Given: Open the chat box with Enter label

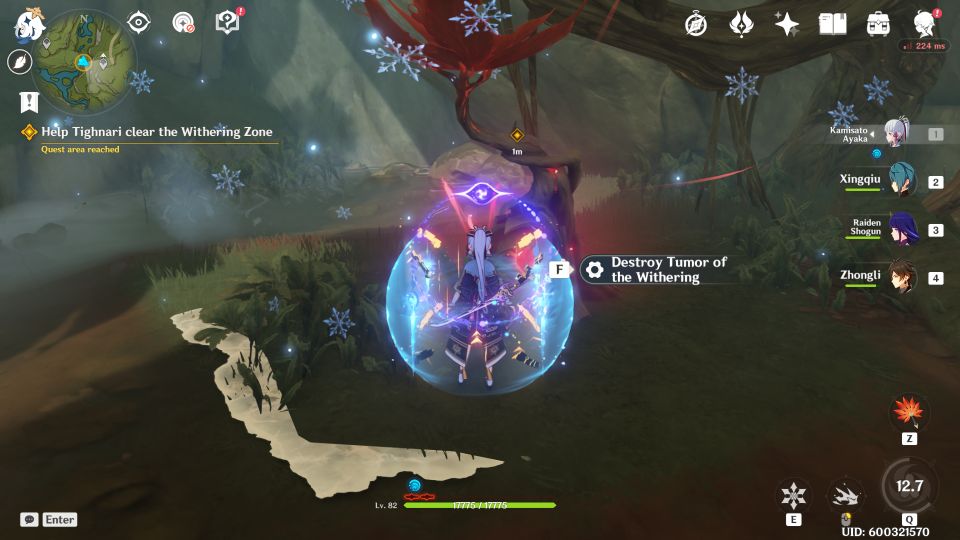Looking at the screenshot, I should 49,519.
